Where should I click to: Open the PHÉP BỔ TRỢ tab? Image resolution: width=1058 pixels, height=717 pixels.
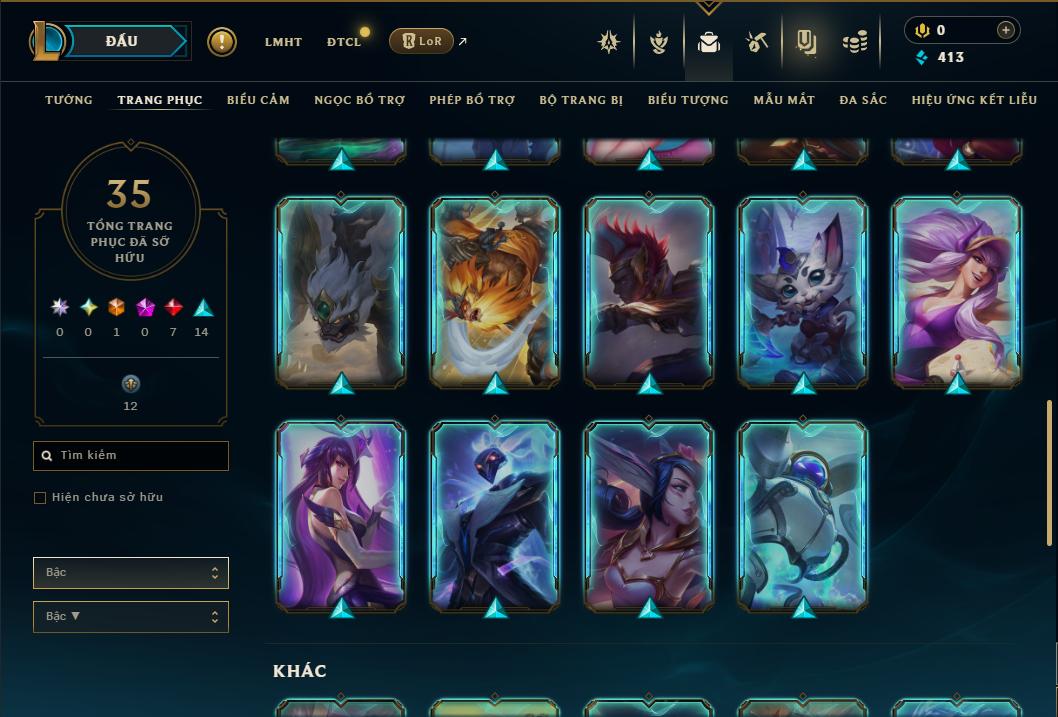click(472, 100)
